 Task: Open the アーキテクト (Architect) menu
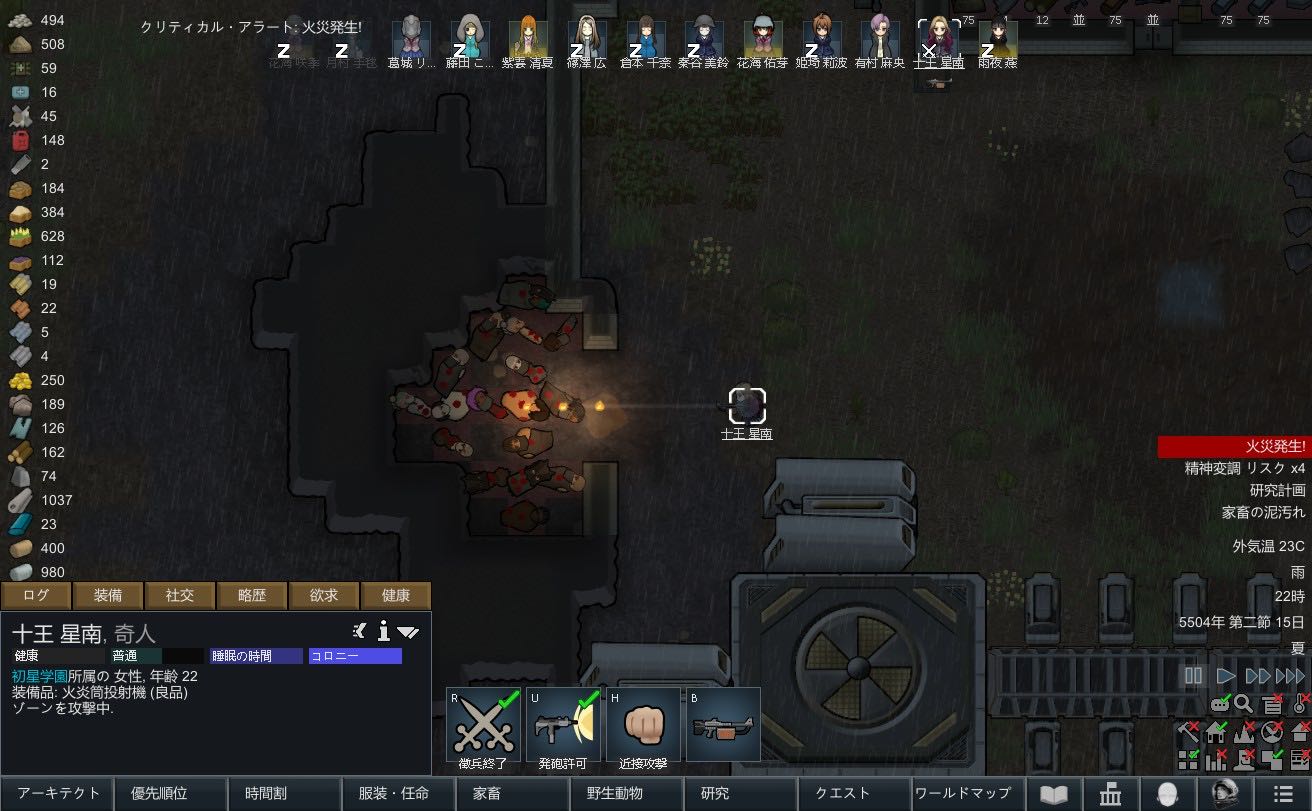[58, 793]
